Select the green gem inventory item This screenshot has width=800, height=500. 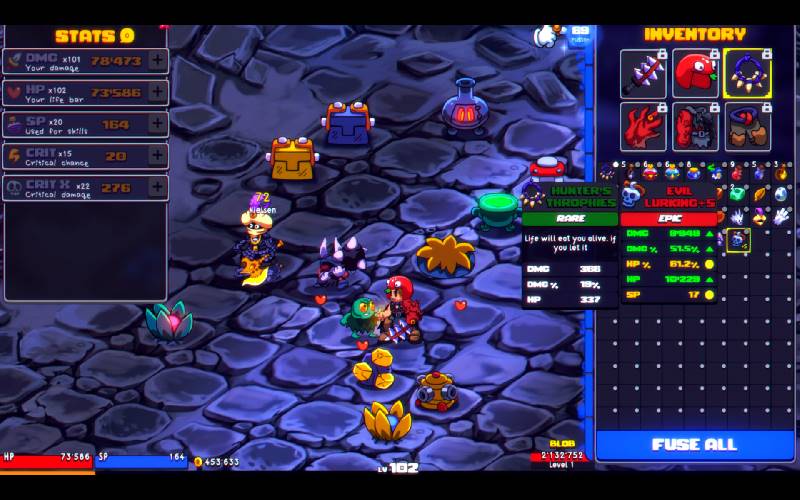pyautogui.click(x=738, y=194)
